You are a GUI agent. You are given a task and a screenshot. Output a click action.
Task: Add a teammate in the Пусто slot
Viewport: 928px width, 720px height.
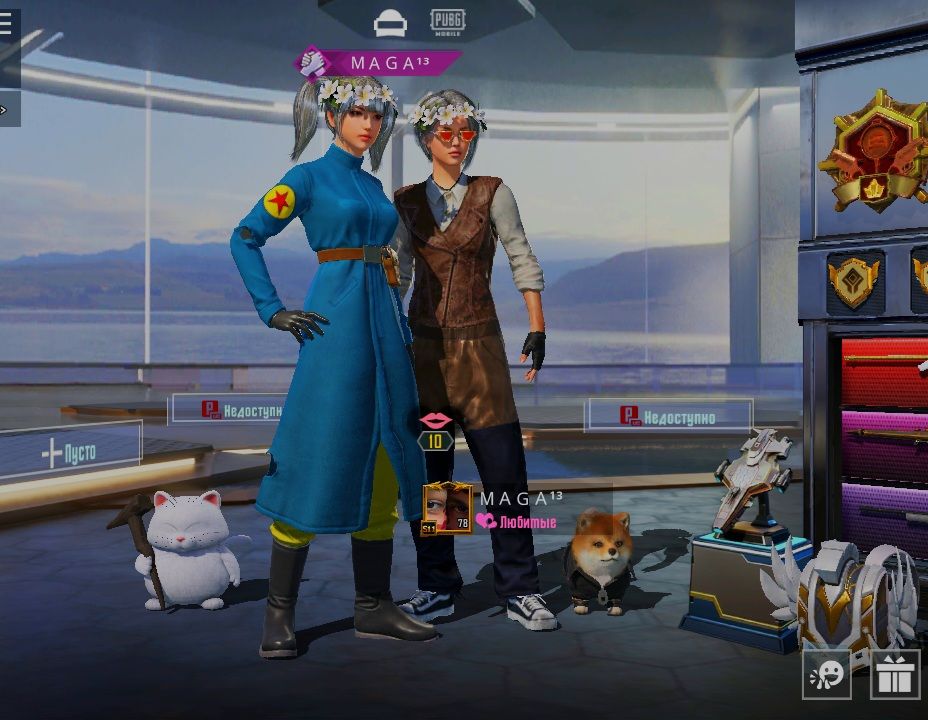pos(70,453)
